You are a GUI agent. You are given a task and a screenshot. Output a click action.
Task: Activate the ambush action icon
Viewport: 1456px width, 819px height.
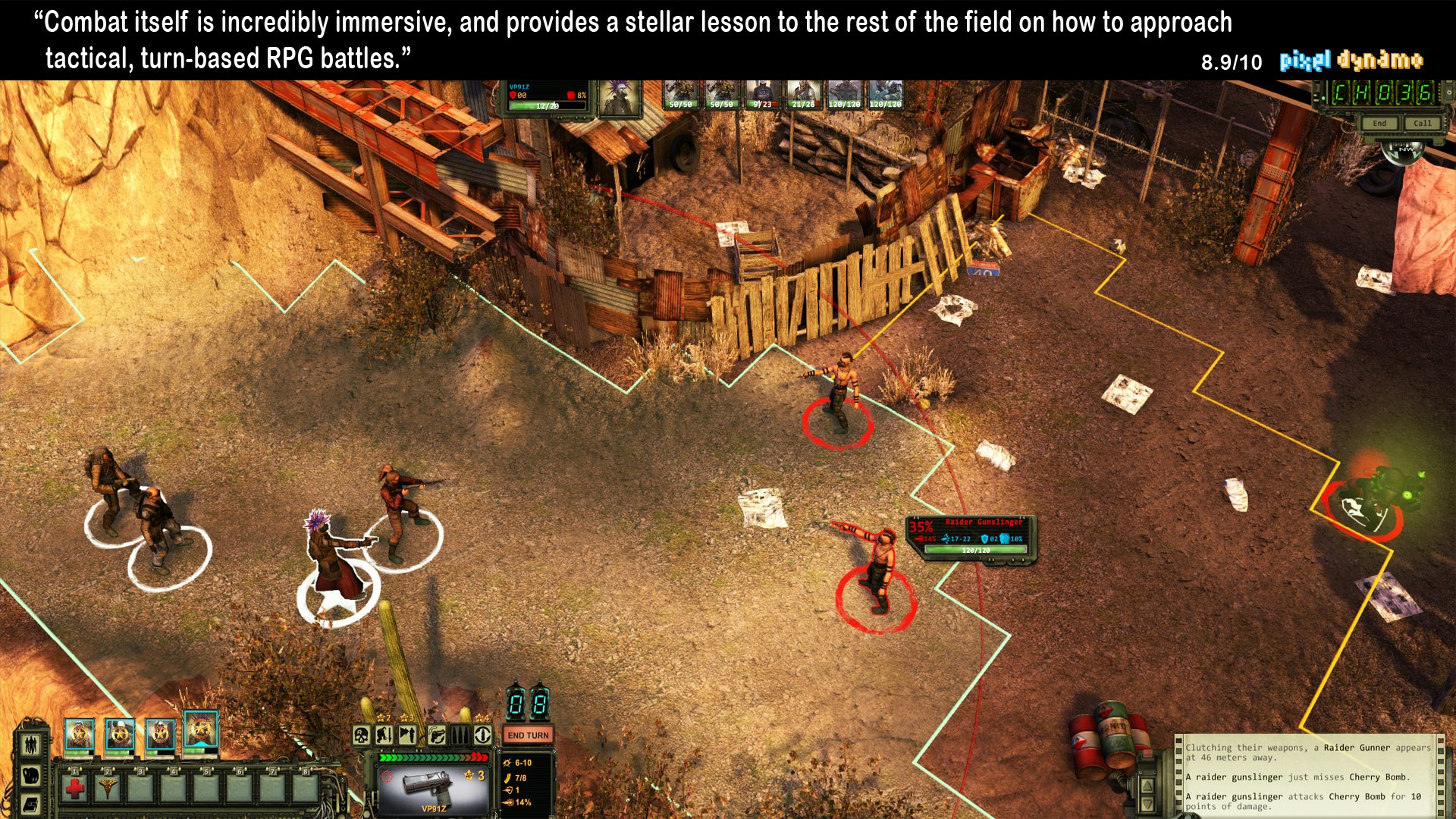[408, 735]
